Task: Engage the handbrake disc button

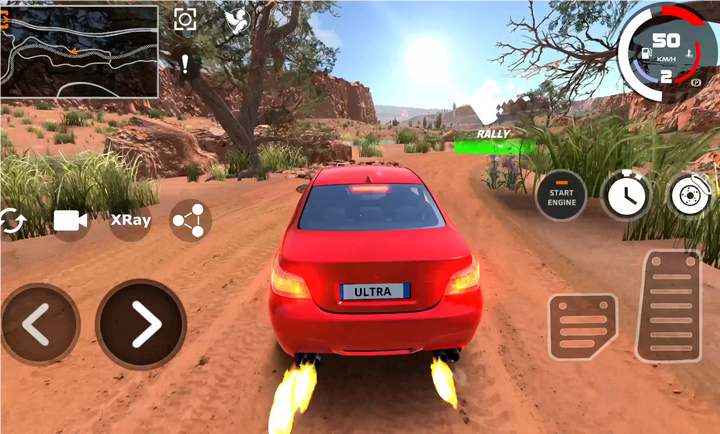Action: point(690,196)
